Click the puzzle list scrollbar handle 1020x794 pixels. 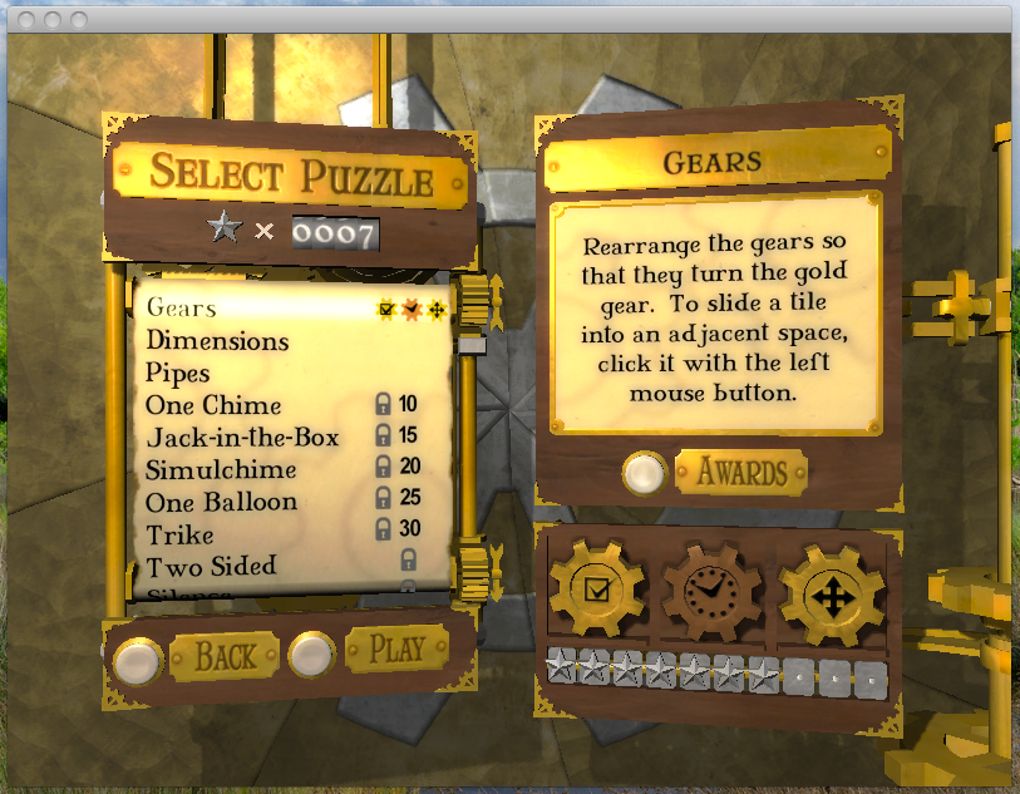tap(471, 345)
